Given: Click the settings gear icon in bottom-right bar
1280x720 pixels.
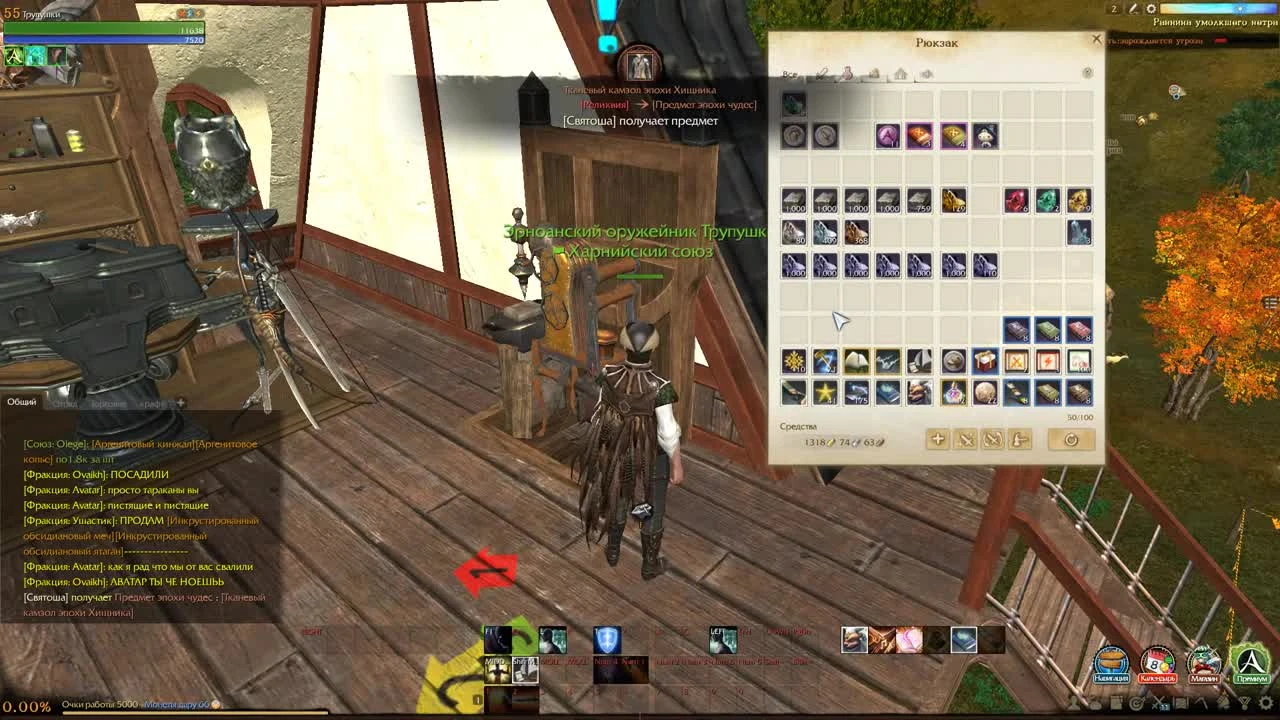Looking at the screenshot, I should [1264, 701].
